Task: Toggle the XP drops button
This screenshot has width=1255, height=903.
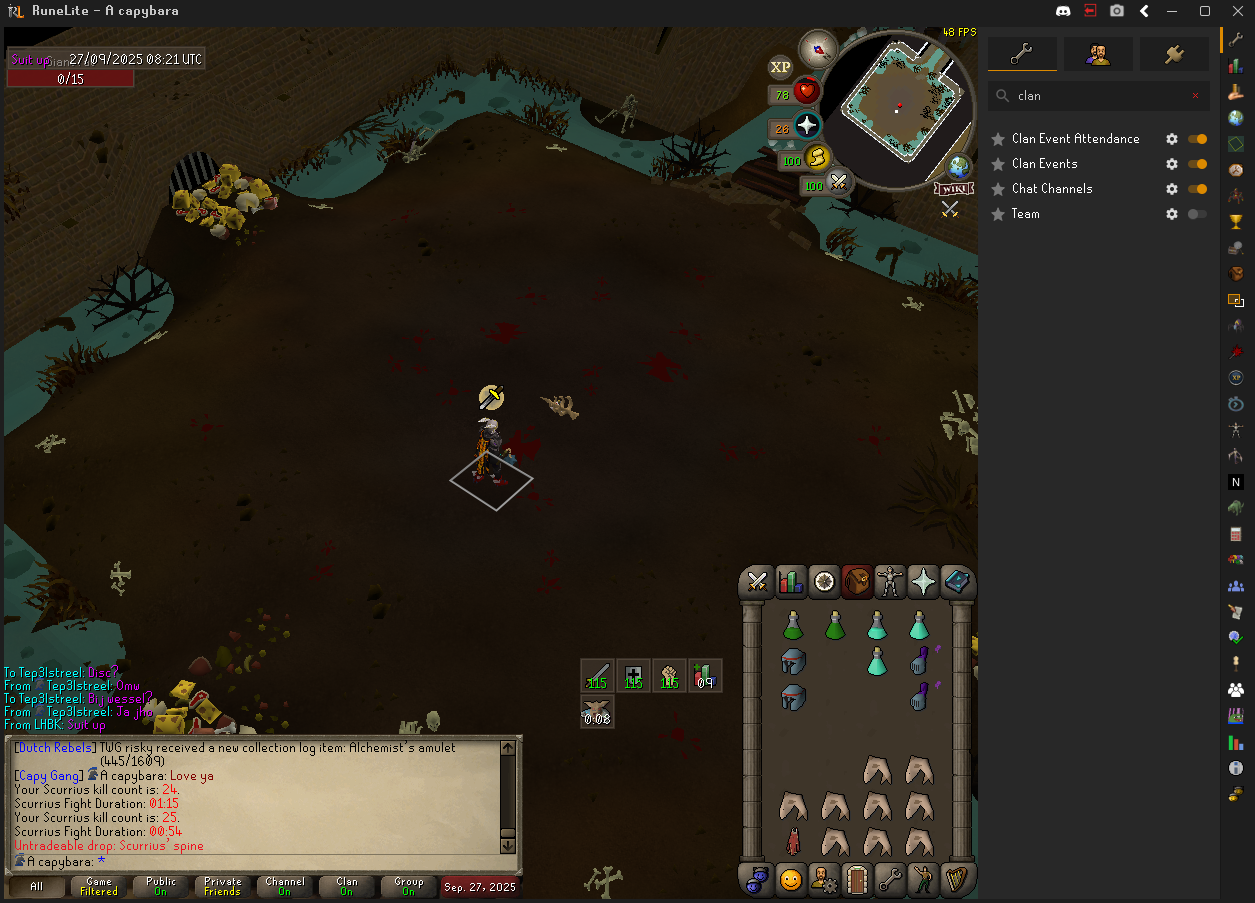Action: click(x=780, y=67)
